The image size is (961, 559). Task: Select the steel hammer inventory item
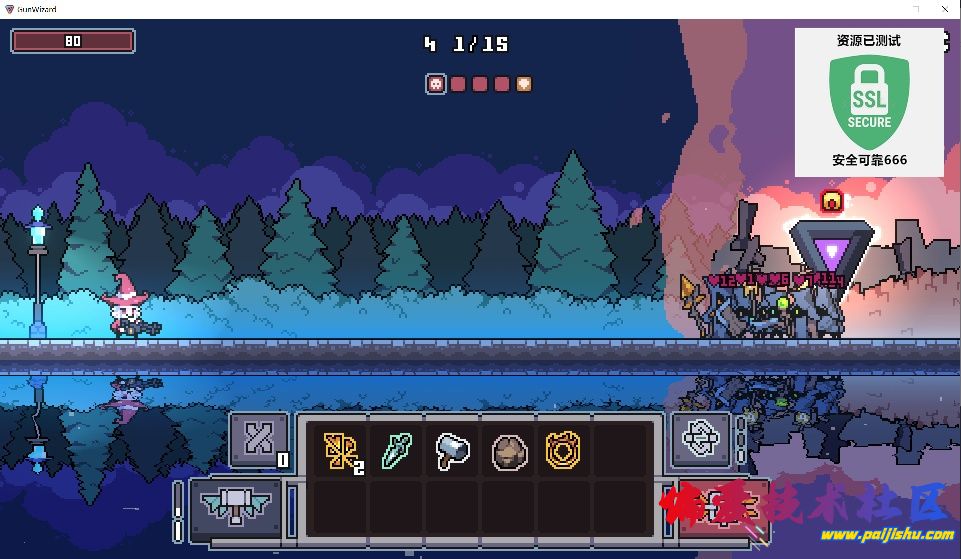point(452,452)
